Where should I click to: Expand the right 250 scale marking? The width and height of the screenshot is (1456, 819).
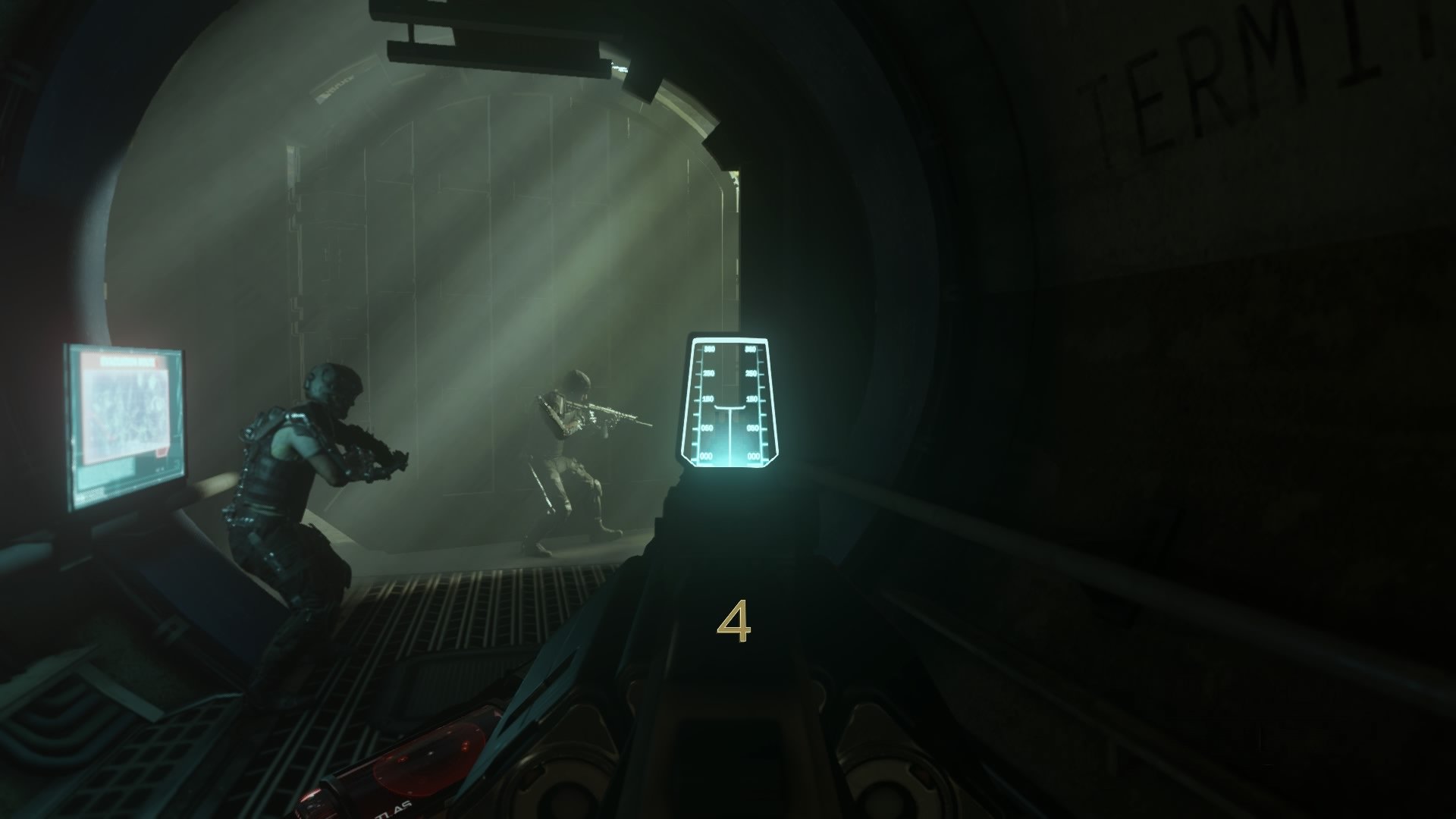point(751,373)
